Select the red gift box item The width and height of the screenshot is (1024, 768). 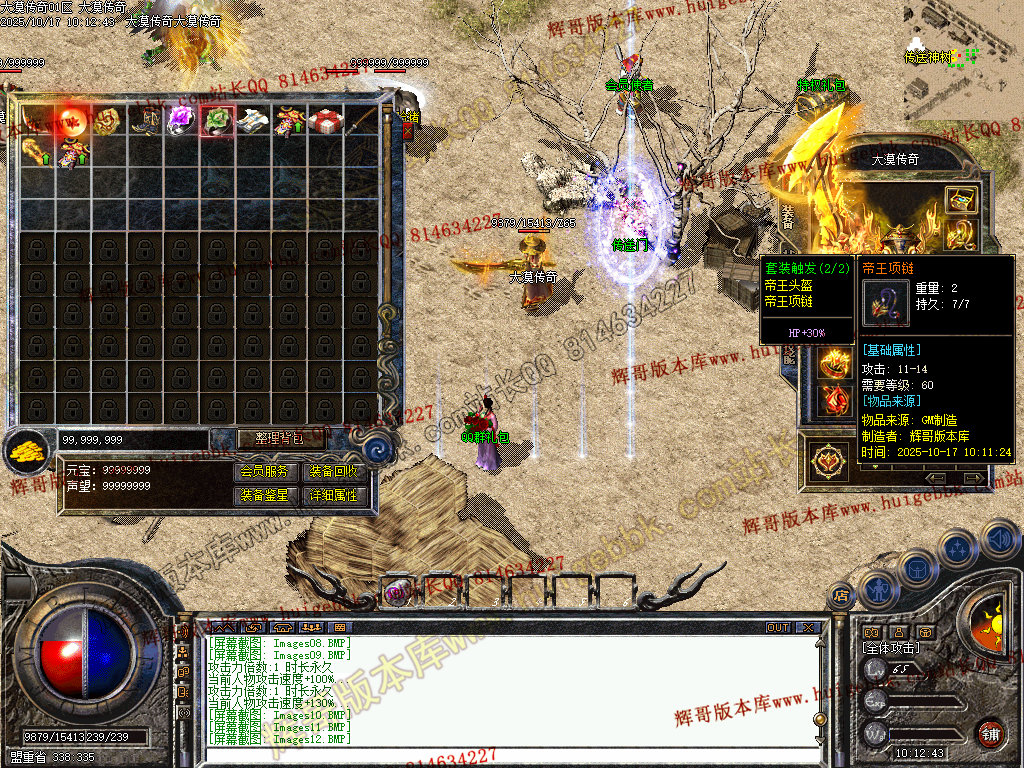325,120
